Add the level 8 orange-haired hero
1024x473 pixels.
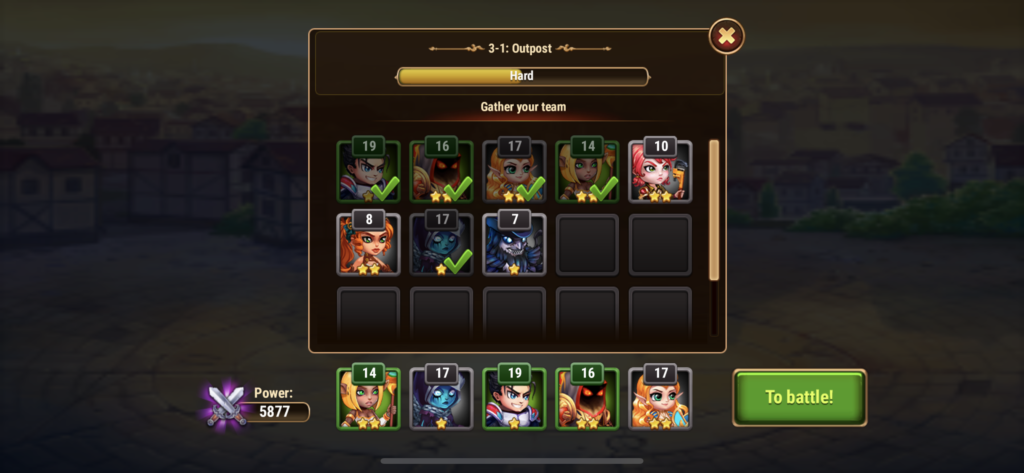368,244
